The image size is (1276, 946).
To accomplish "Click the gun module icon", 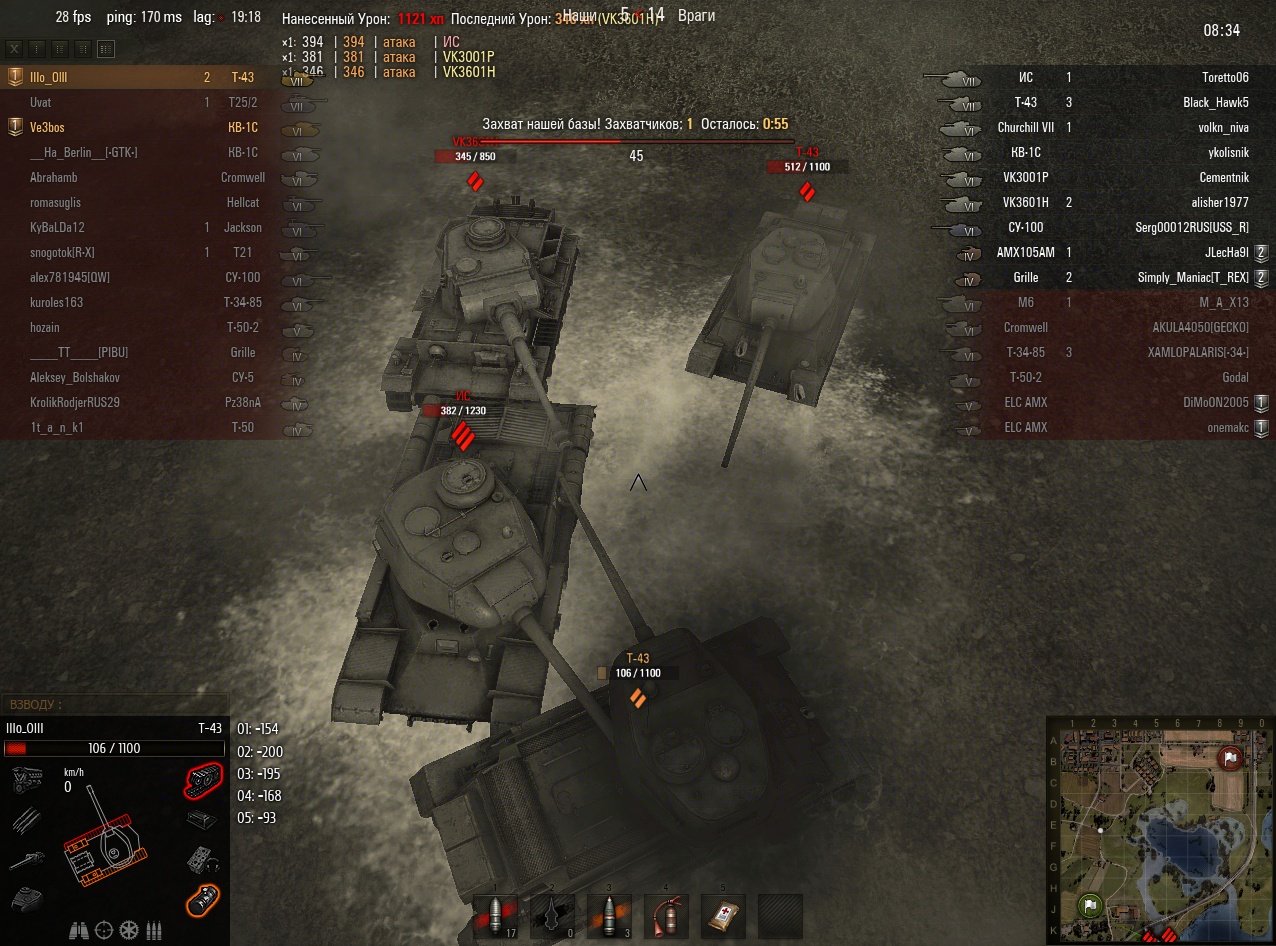I will [25, 860].
